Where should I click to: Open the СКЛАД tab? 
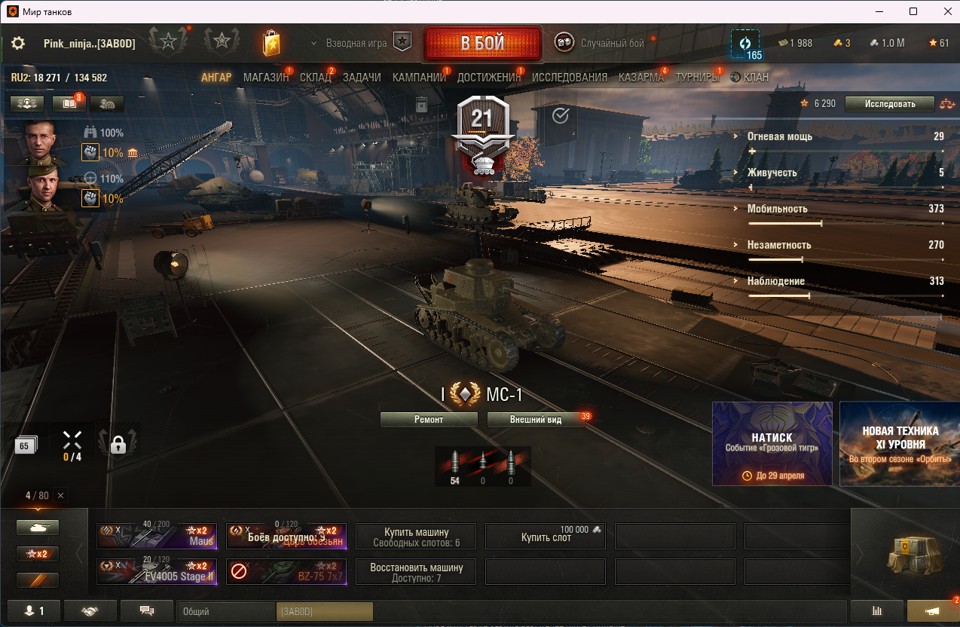[x=315, y=77]
